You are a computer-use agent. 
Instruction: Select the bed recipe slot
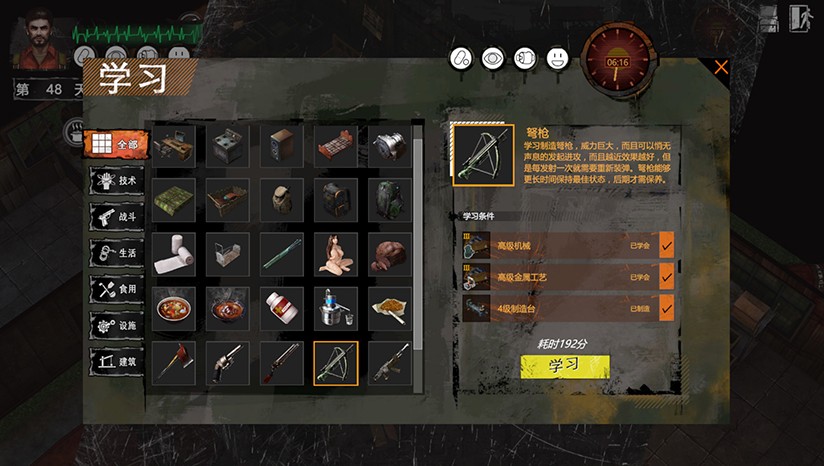(x=336, y=146)
